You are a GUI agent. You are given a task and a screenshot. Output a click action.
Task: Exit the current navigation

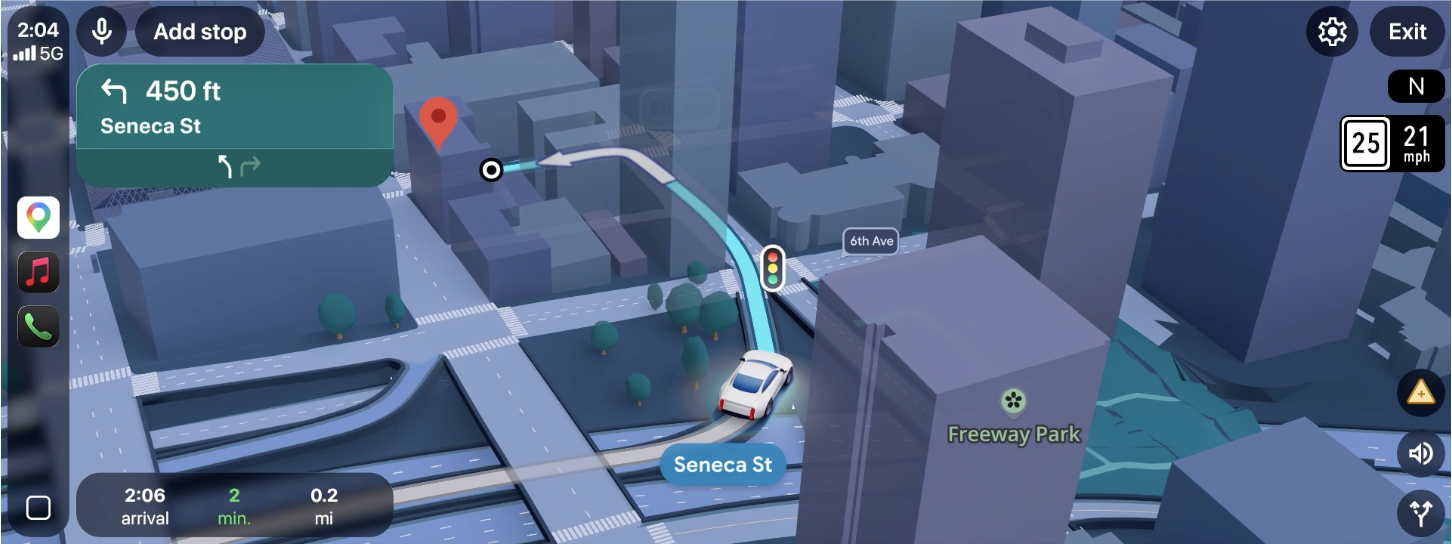click(1407, 32)
